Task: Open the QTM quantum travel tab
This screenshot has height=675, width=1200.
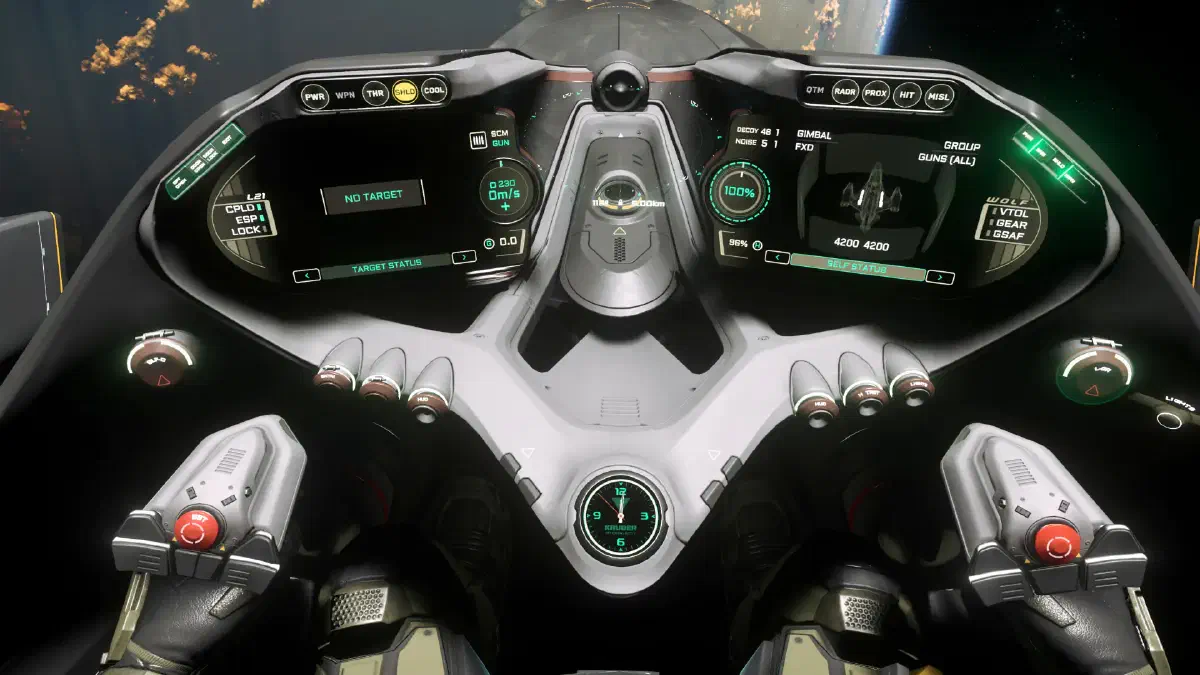Action: pos(815,90)
